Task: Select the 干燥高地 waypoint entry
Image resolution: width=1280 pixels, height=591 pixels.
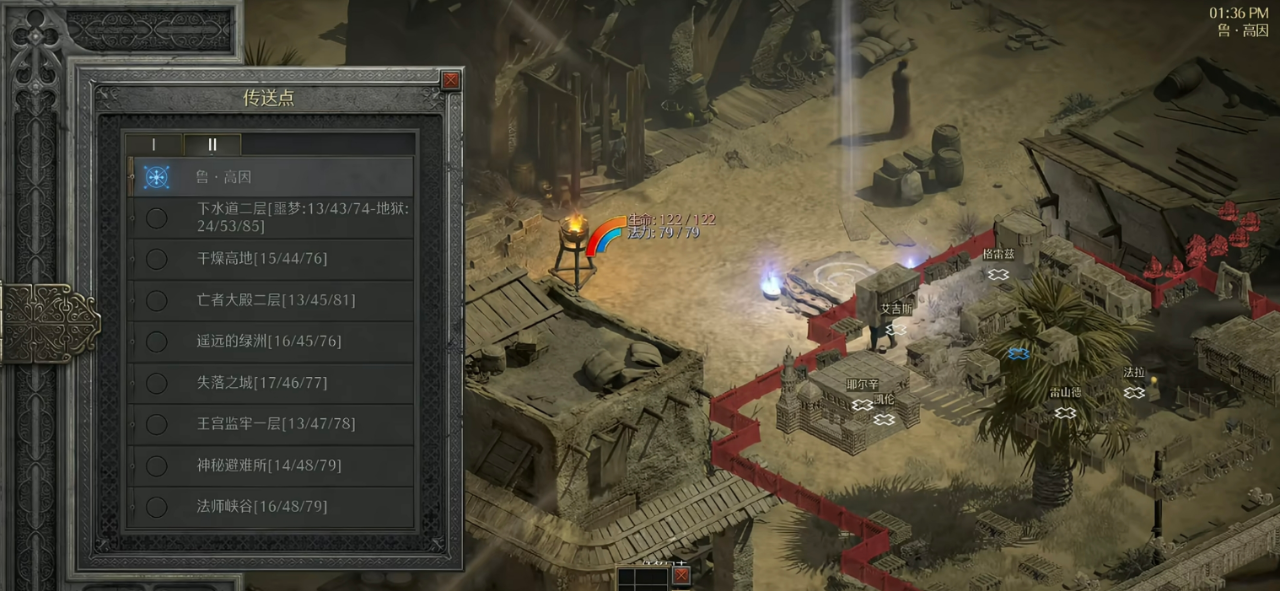Action: [270, 259]
